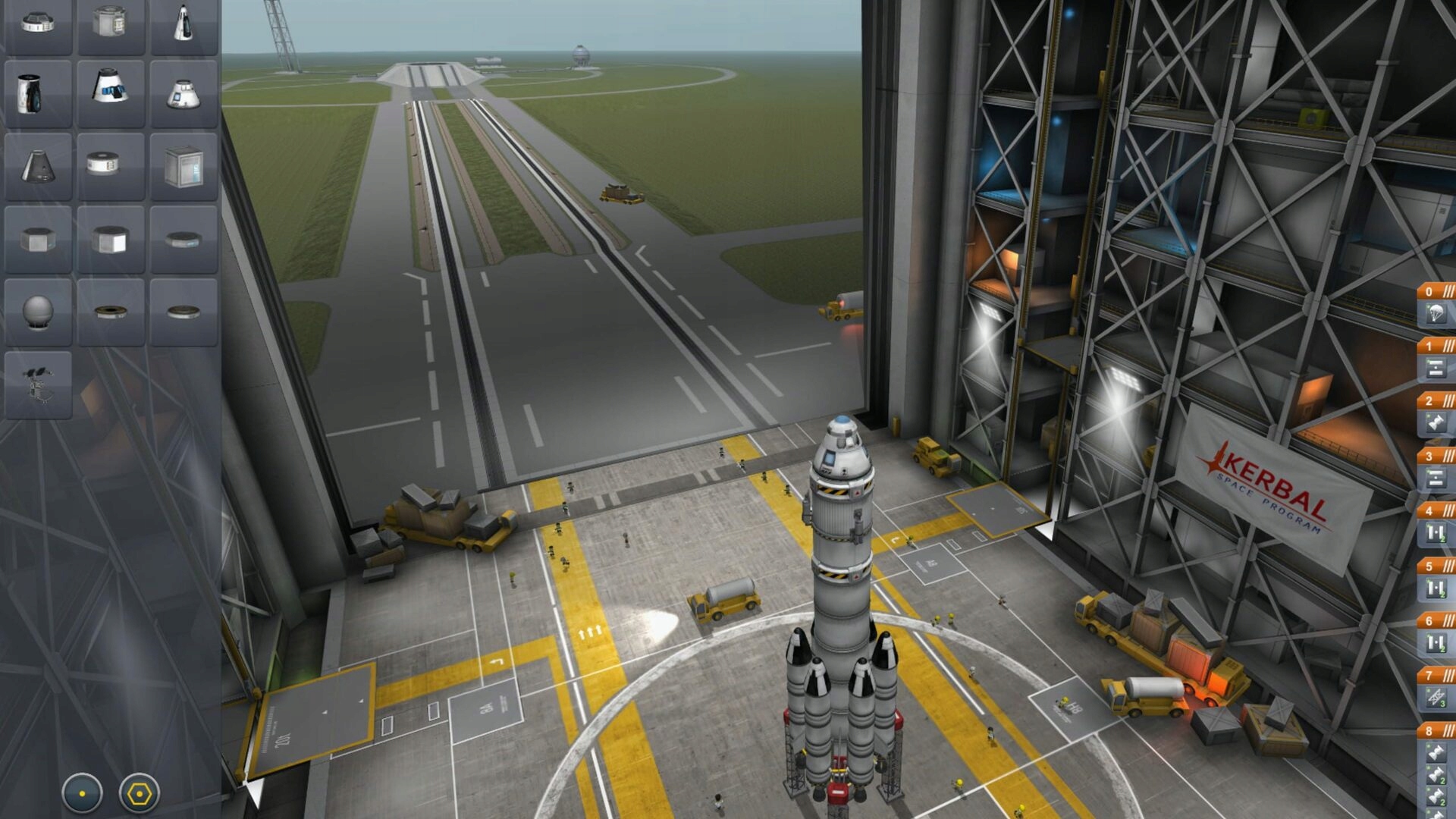
Task: Click the stage 5 orange header
Action: click(1437, 566)
